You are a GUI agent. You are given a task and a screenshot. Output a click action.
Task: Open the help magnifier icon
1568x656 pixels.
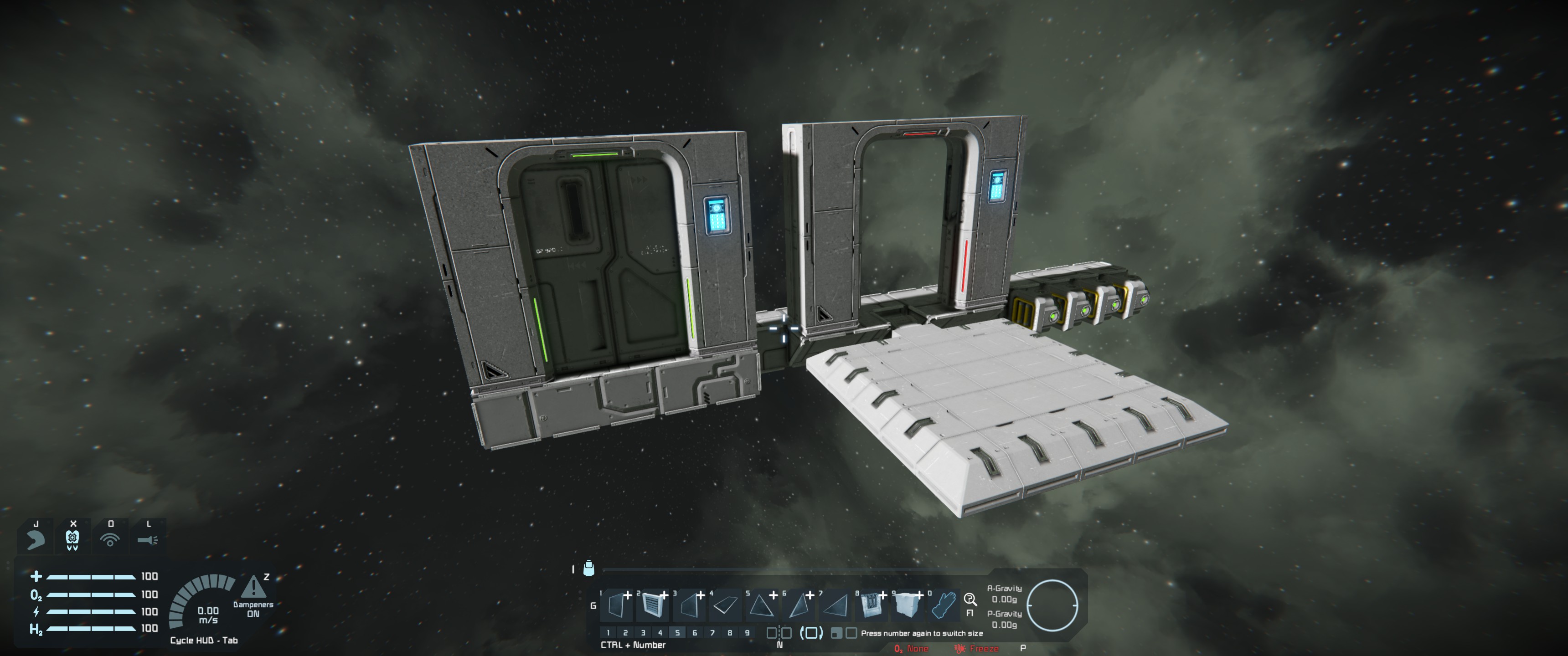pos(970,600)
